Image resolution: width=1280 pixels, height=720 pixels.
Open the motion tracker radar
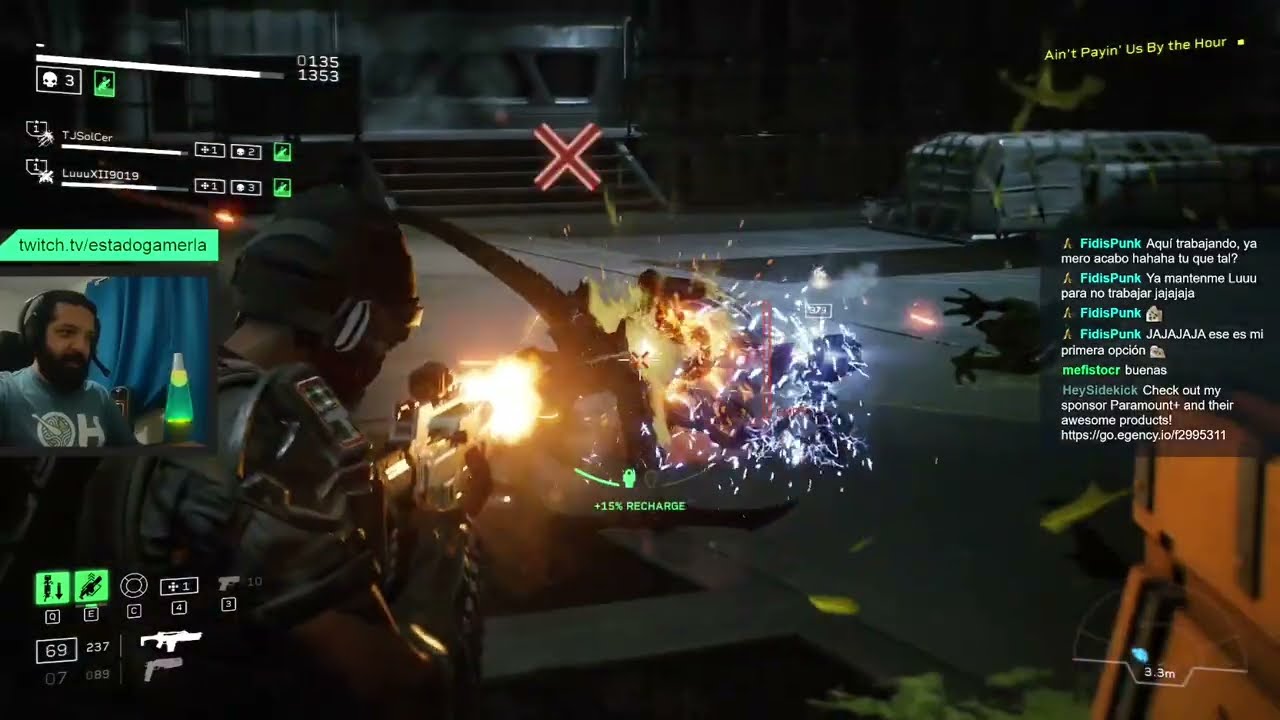click(x=1158, y=656)
